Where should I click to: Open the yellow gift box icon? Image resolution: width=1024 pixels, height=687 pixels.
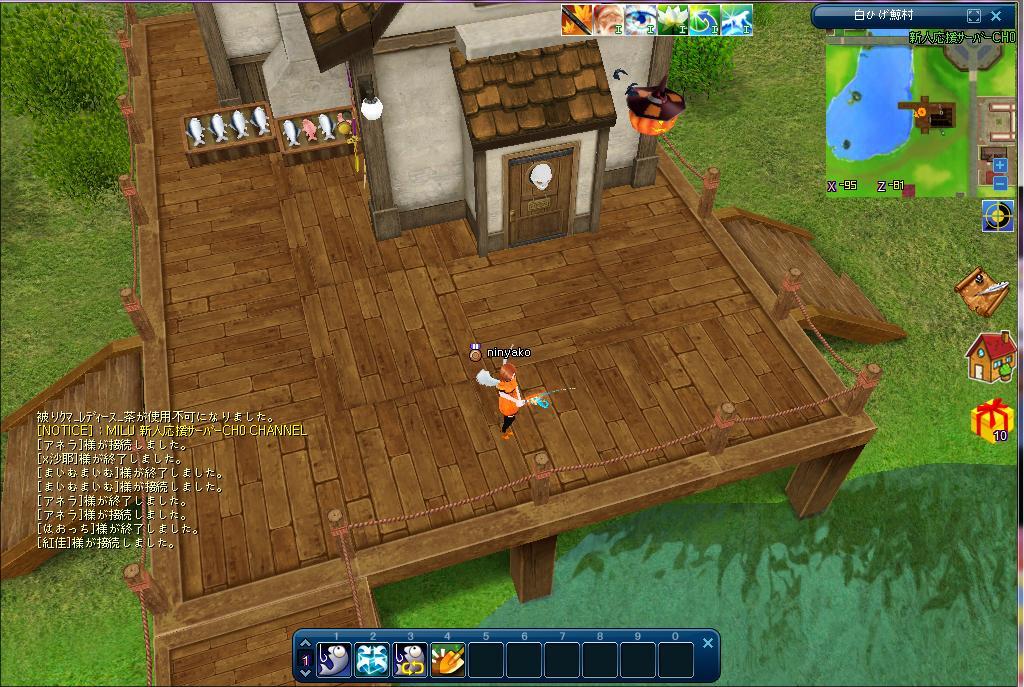pos(991,419)
